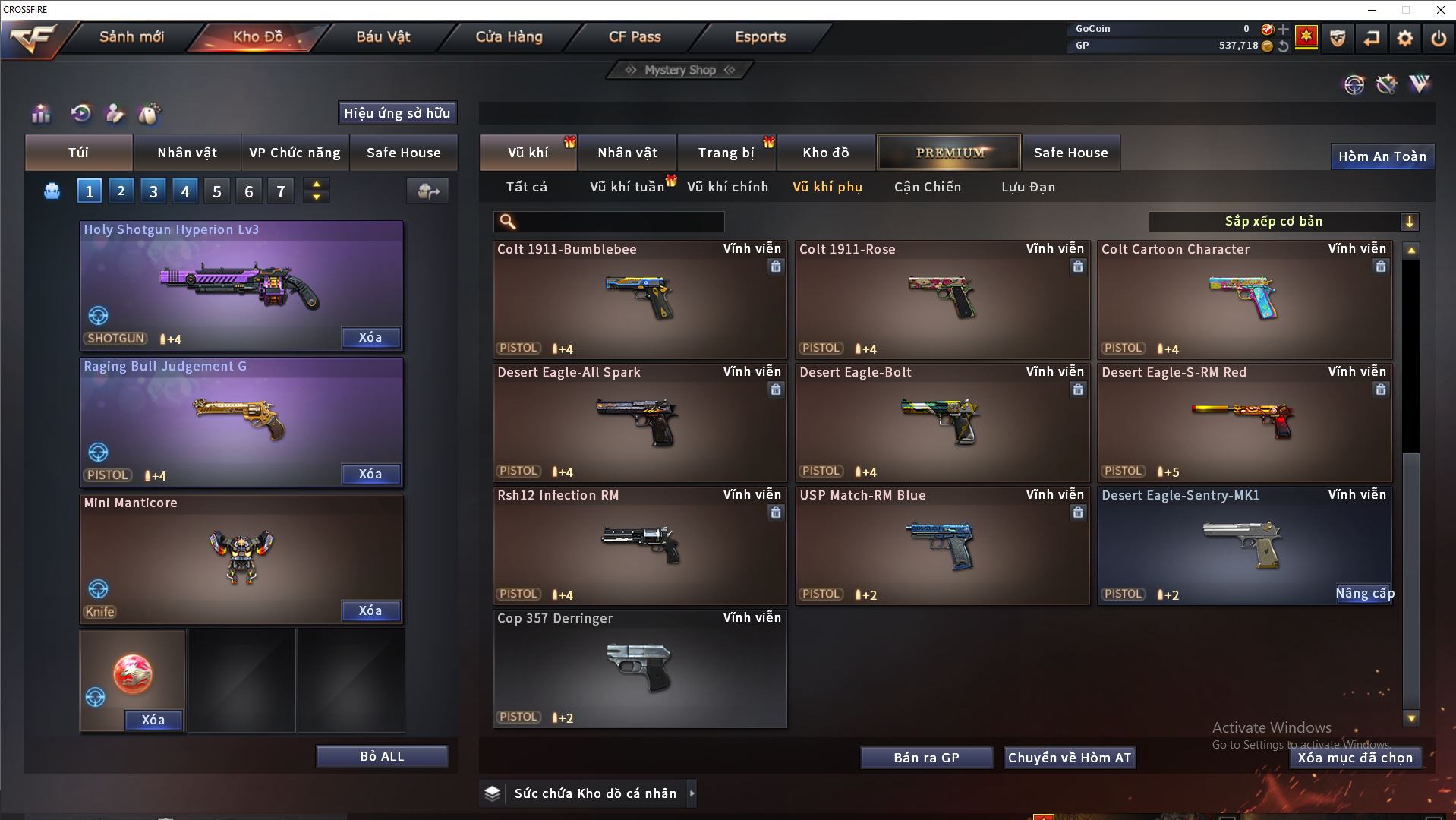Viewport: 1456px width, 820px height.
Task: Upgrade the Desert Eagle-Sentry-MK1 via Nâng cấp
Action: (1364, 594)
